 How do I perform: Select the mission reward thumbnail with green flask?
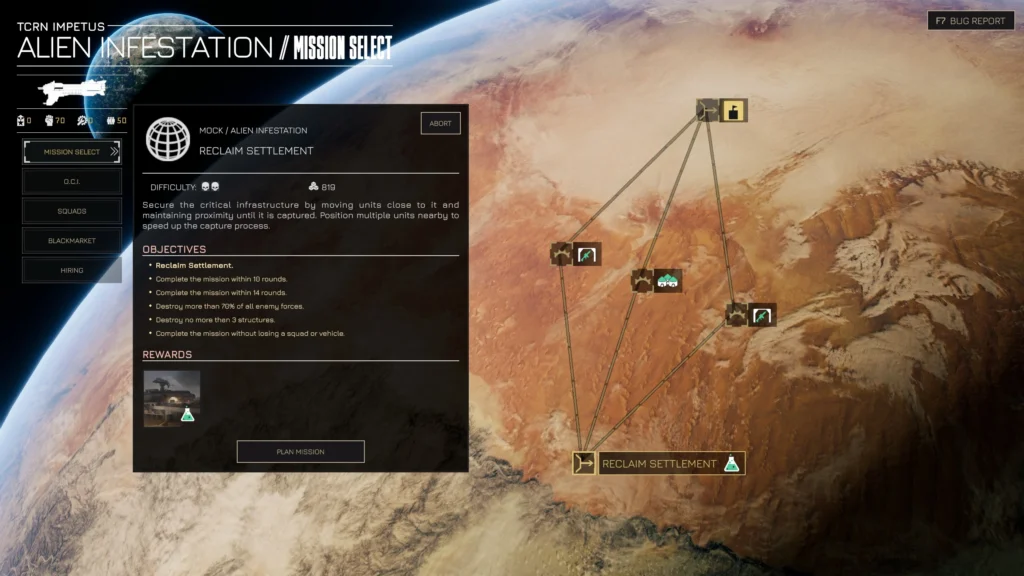pyautogui.click(x=172, y=399)
